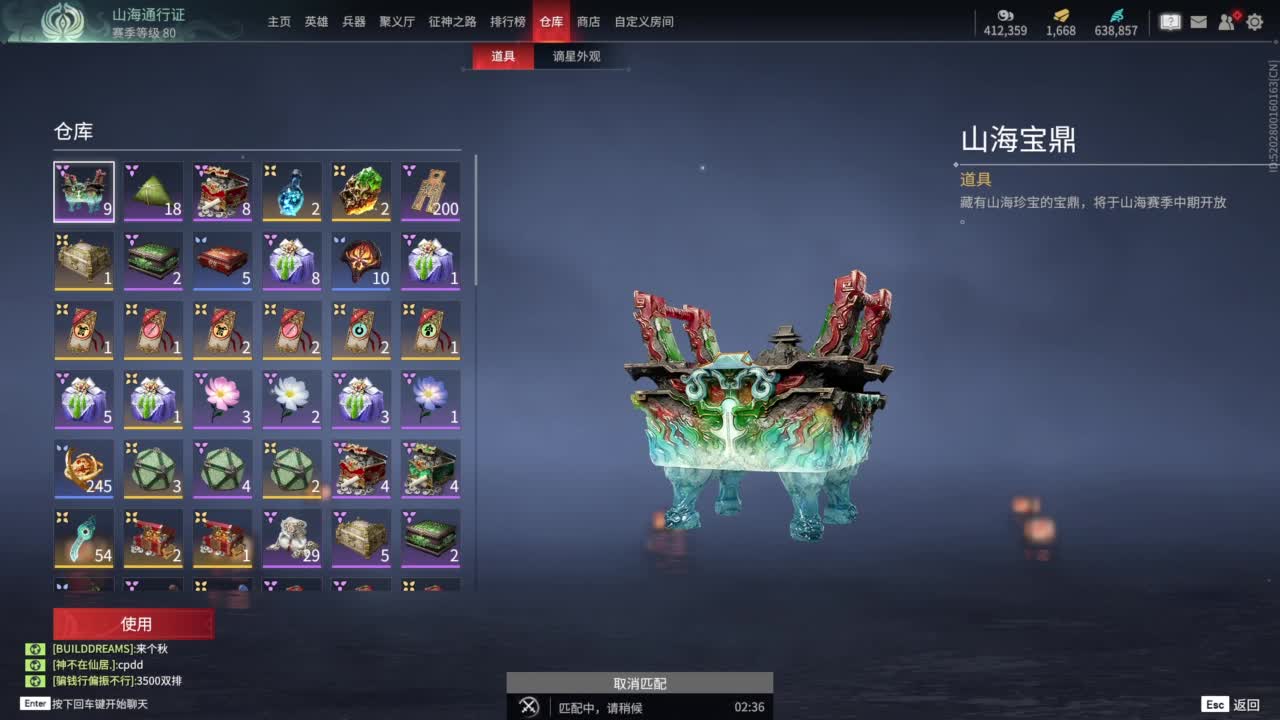Screen dimensions: 1280x720
Task: Select the white tiger statue item x29
Action: point(292,537)
